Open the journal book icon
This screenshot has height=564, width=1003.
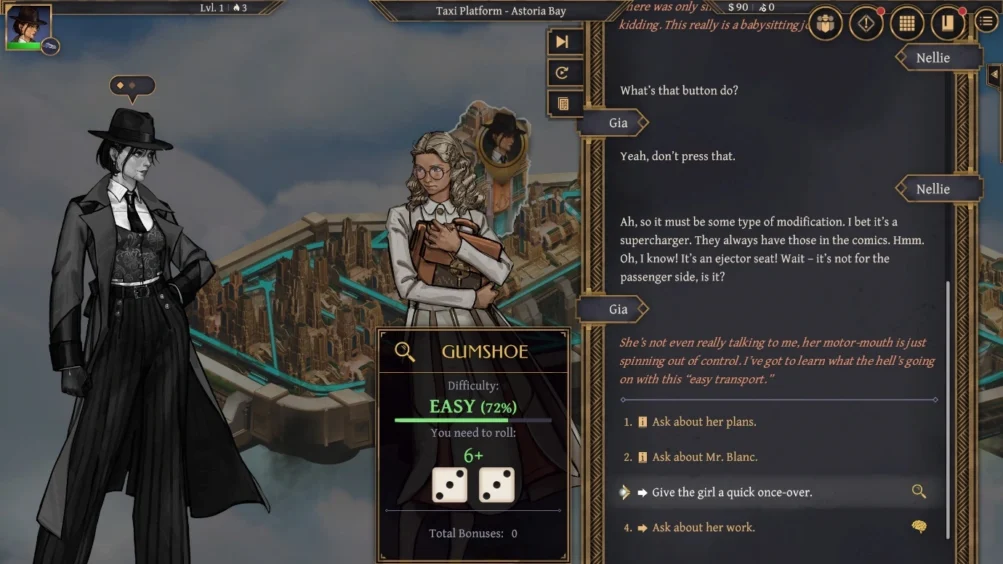point(947,24)
